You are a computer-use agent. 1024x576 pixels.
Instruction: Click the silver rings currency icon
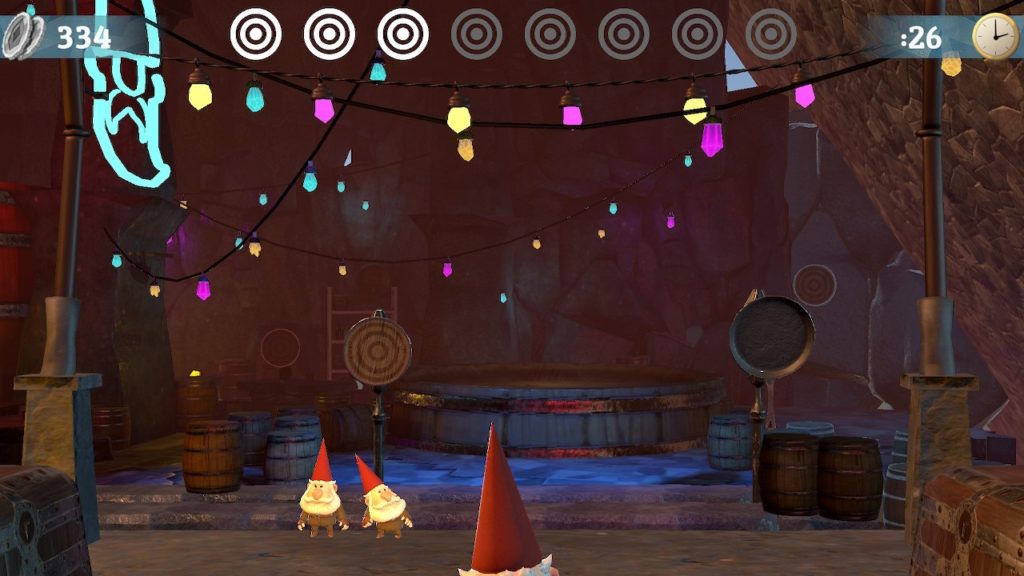tap(22, 37)
